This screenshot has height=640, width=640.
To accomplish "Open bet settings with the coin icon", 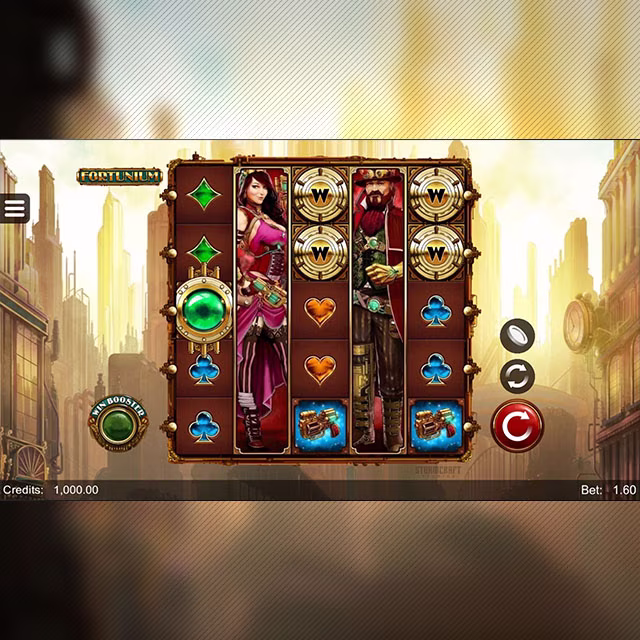I will (517, 335).
